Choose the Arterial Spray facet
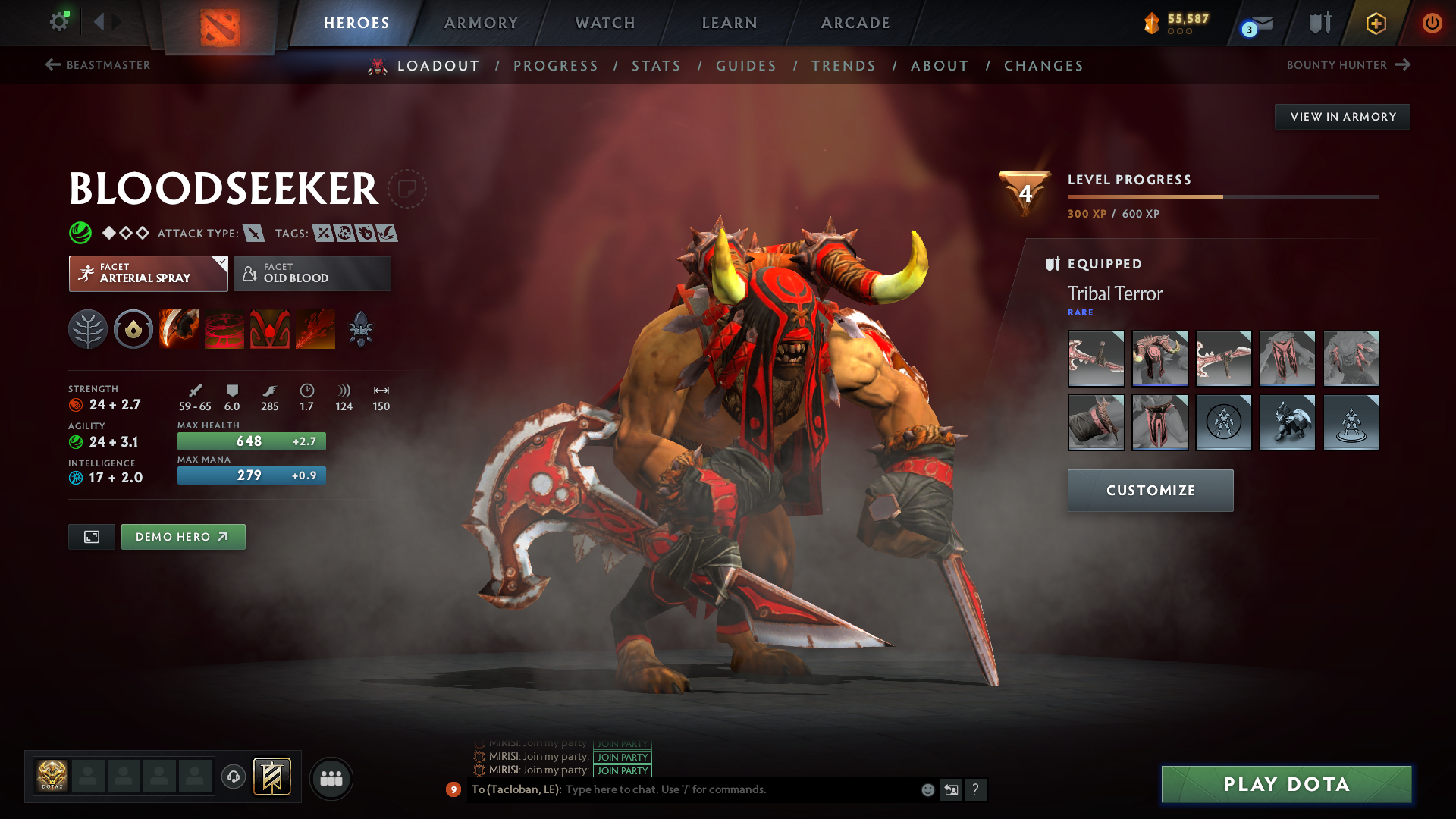The width and height of the screenshot is (1456, 819). (x=148, y=274)
